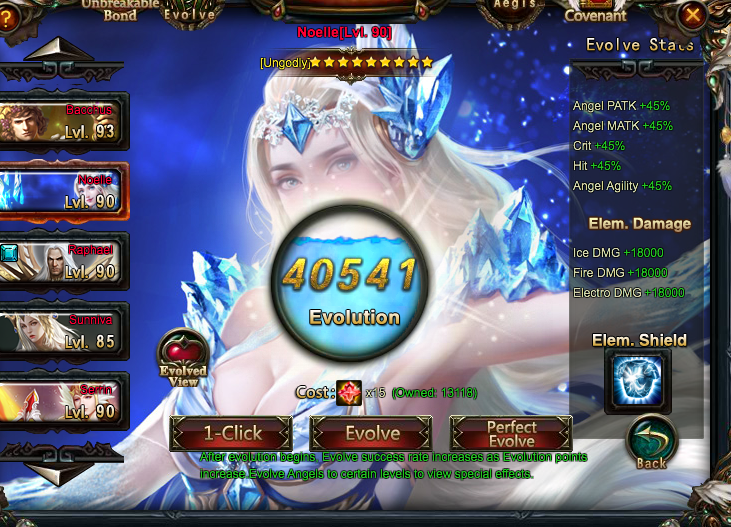Open help via the question mark icon
The height and width of the screenshot is (527, 731).
8,17
